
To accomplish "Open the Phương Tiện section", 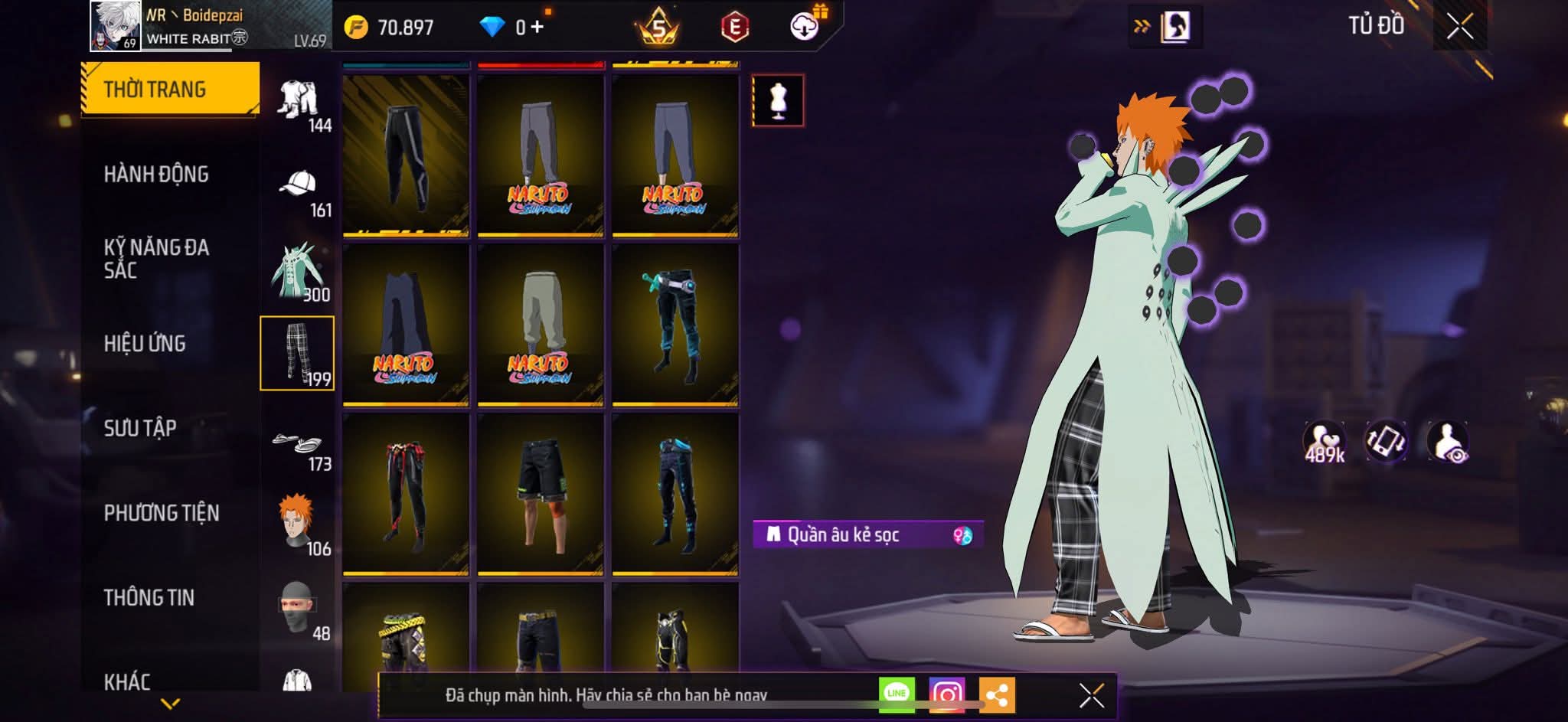I will (162, 513).
